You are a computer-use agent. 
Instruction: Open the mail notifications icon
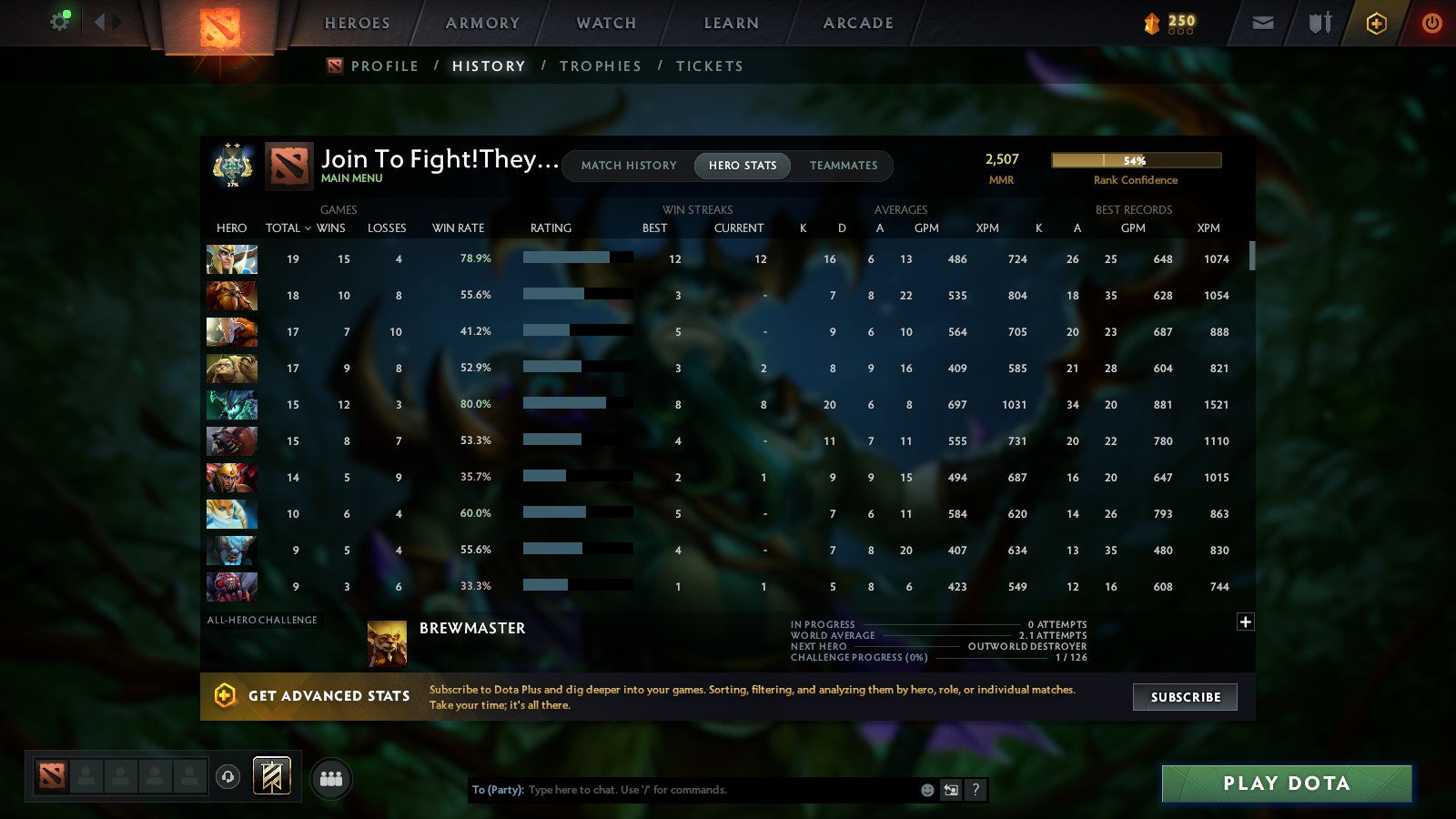coord(1263,23)
